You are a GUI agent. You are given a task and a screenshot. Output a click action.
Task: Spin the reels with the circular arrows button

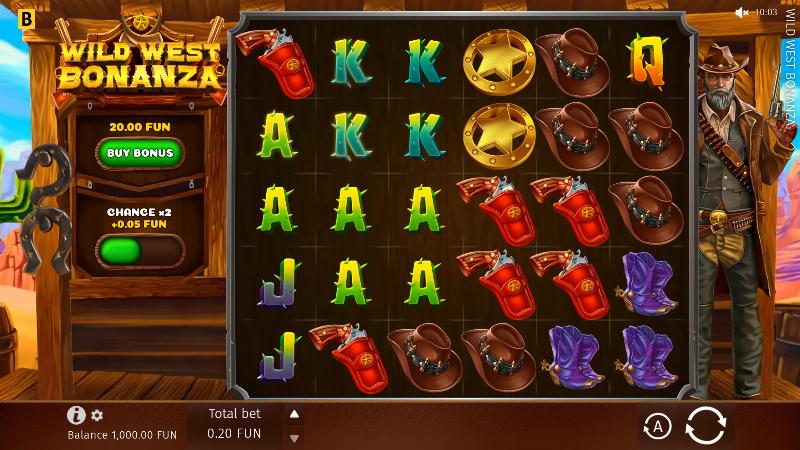[x=705, y=427]
